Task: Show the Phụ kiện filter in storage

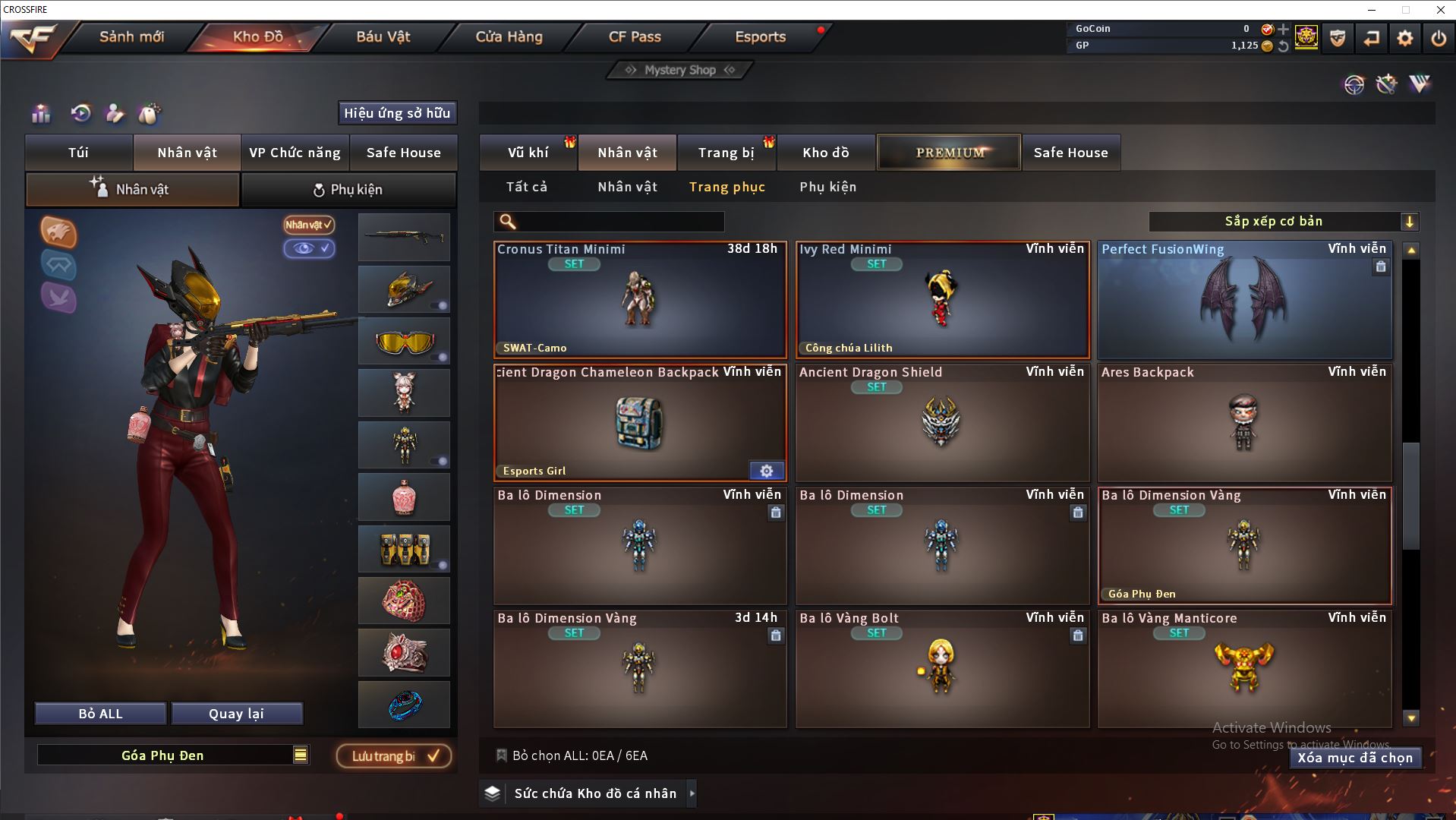Action: 827,187
